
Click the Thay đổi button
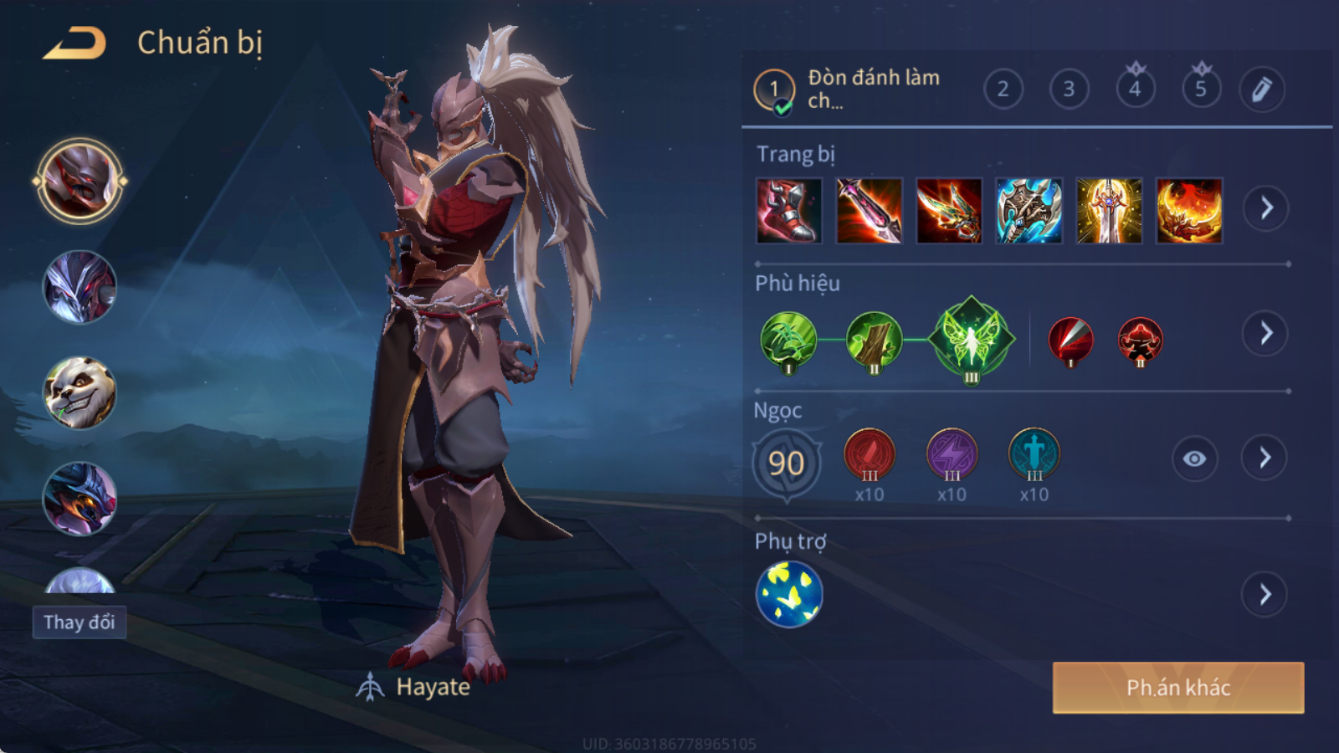(79, 622)
